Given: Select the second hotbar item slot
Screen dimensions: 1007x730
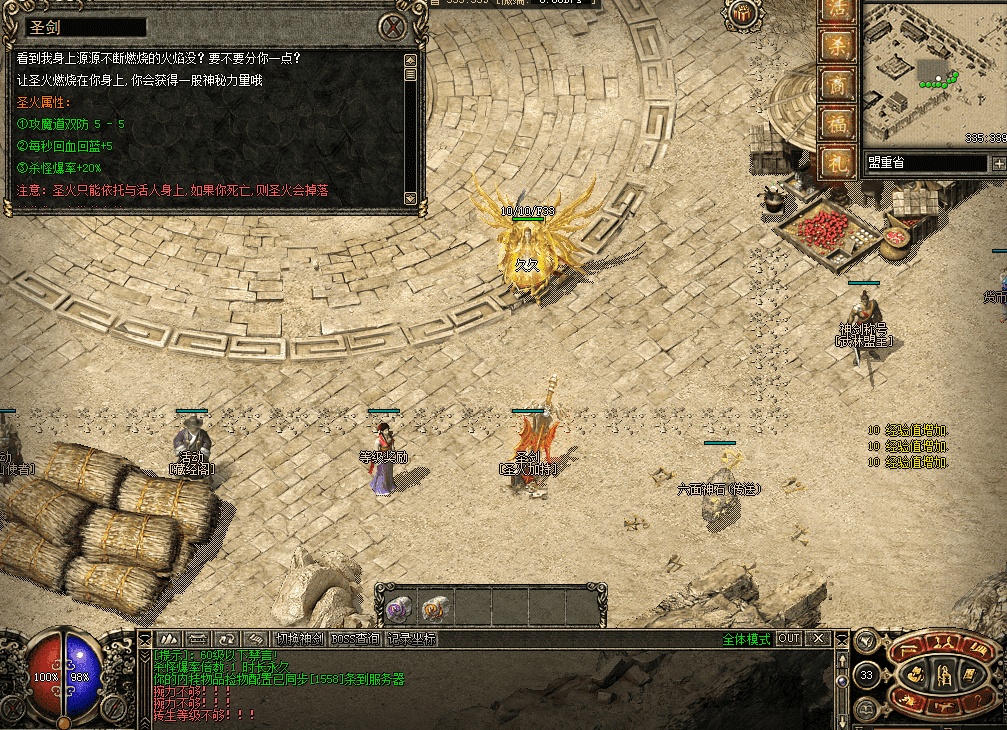Looking at the screenshot, I should (x=434, y=607).
